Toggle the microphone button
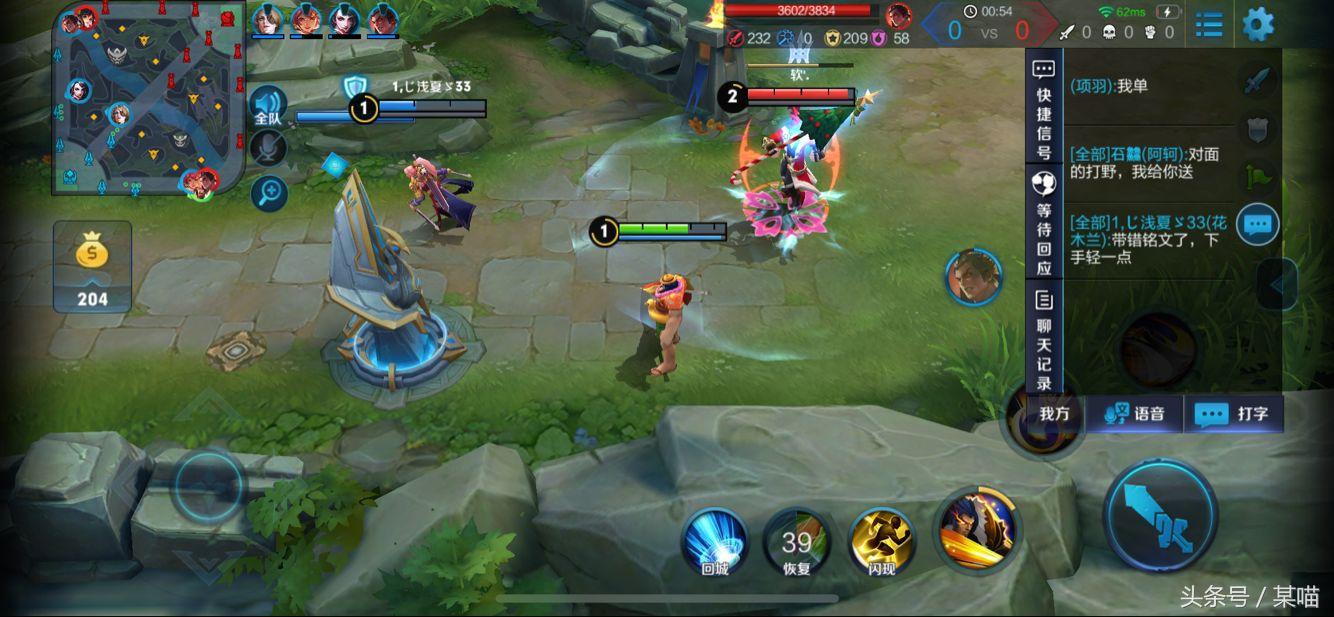 (x=268, y=149)
